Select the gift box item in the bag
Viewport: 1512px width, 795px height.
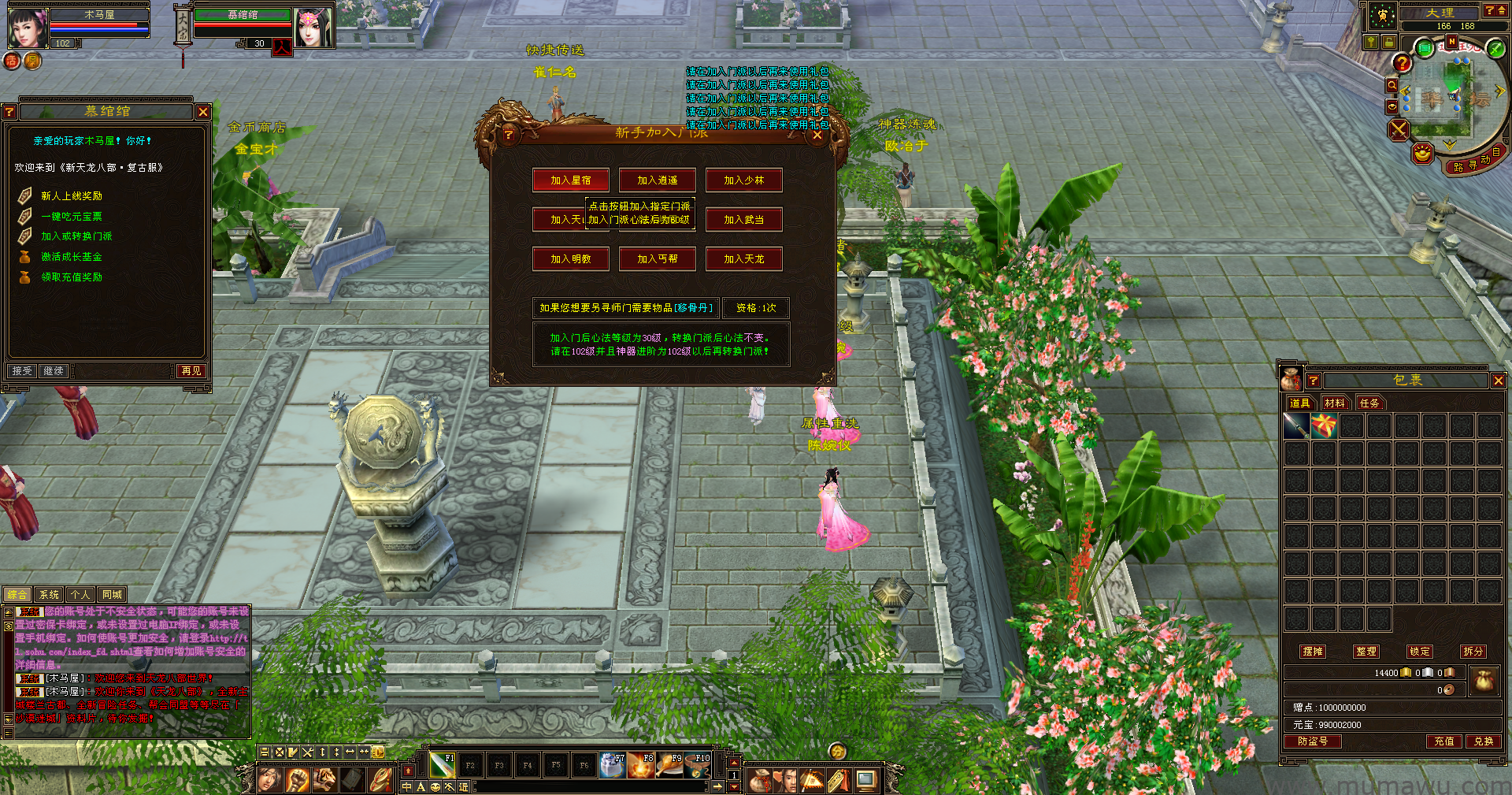pyautogui.click(x=1324, y=426)
